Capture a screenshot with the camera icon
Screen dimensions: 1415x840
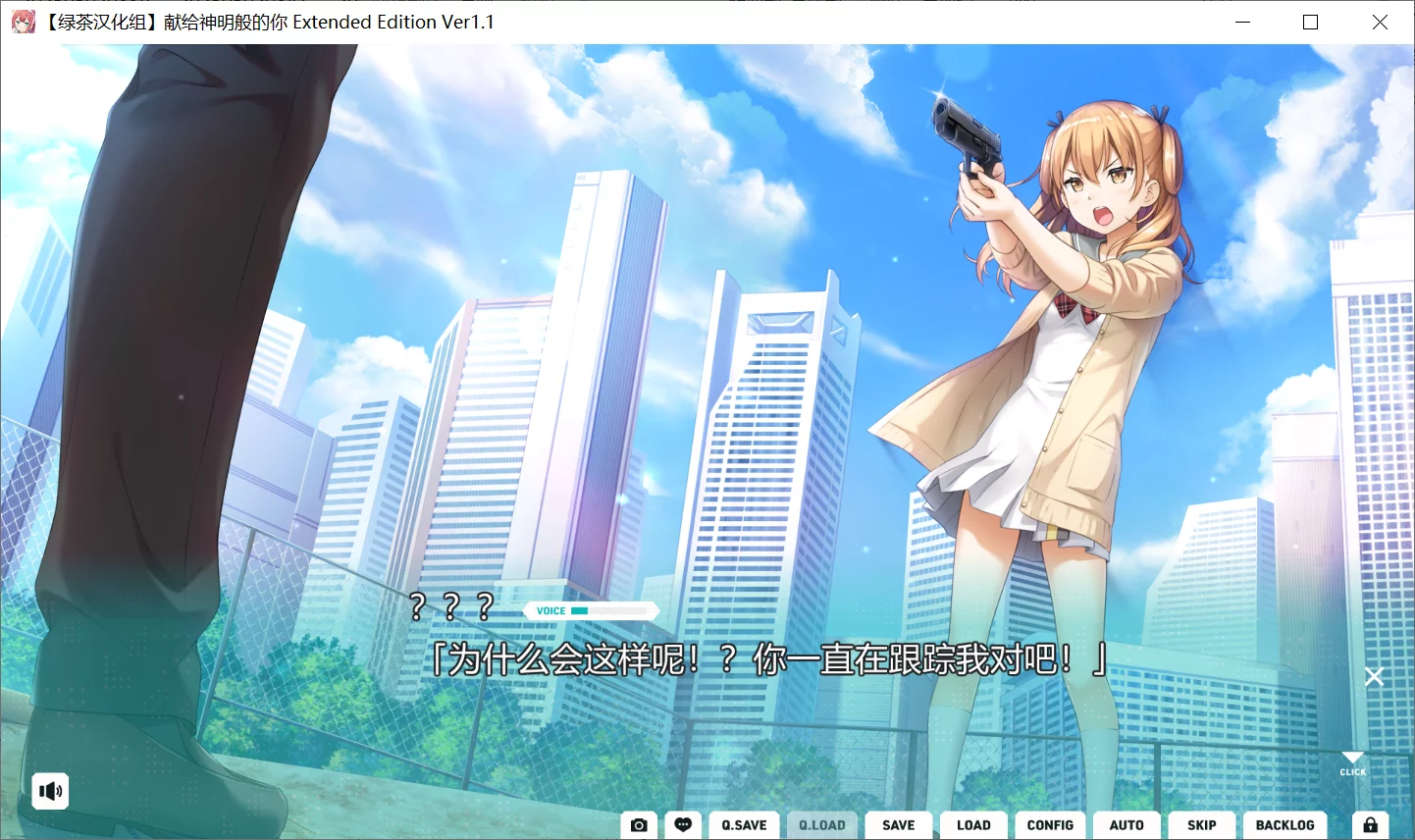tap(639, 824)
